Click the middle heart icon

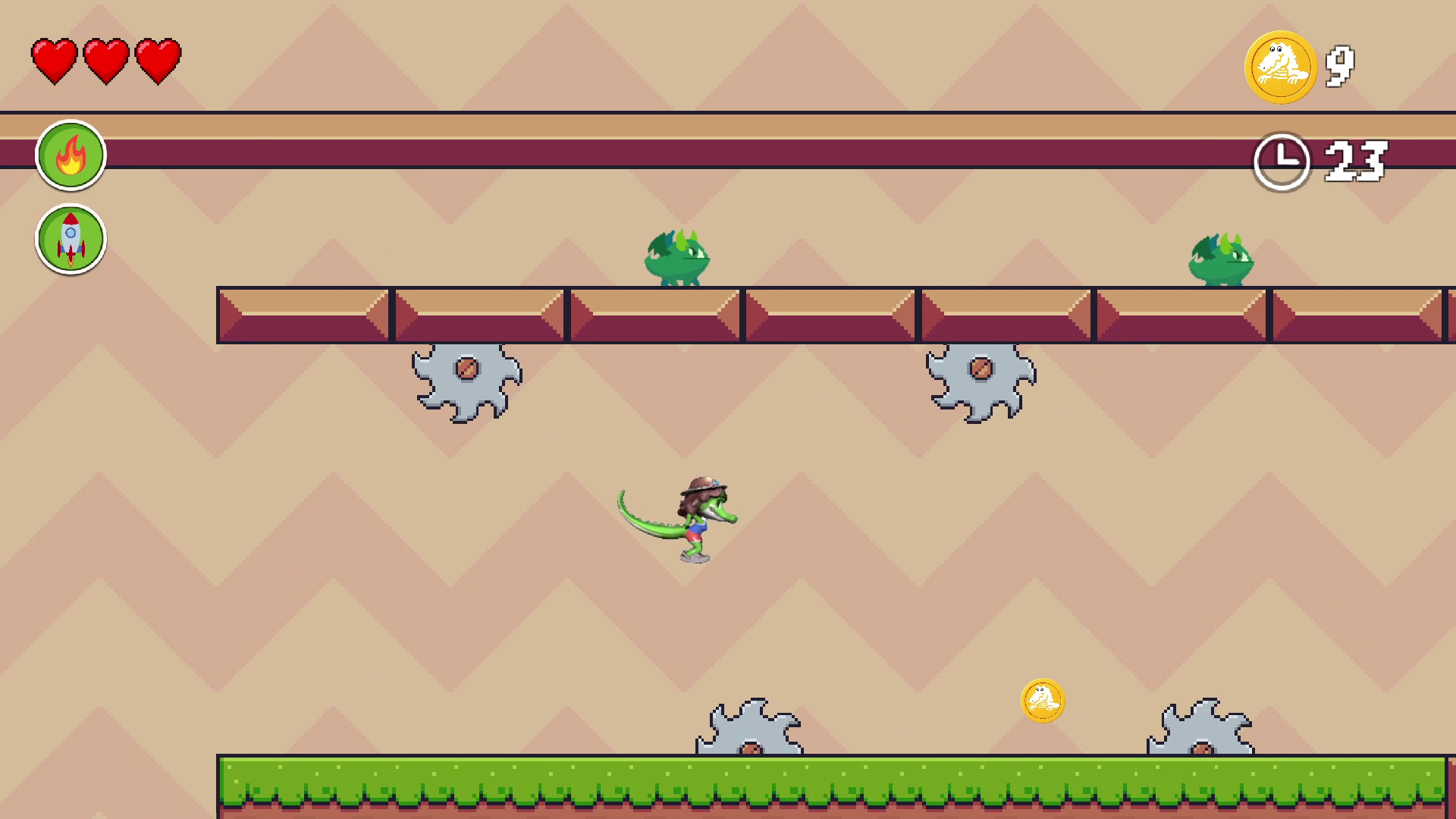pyautogui.click(x=105, y=61)
